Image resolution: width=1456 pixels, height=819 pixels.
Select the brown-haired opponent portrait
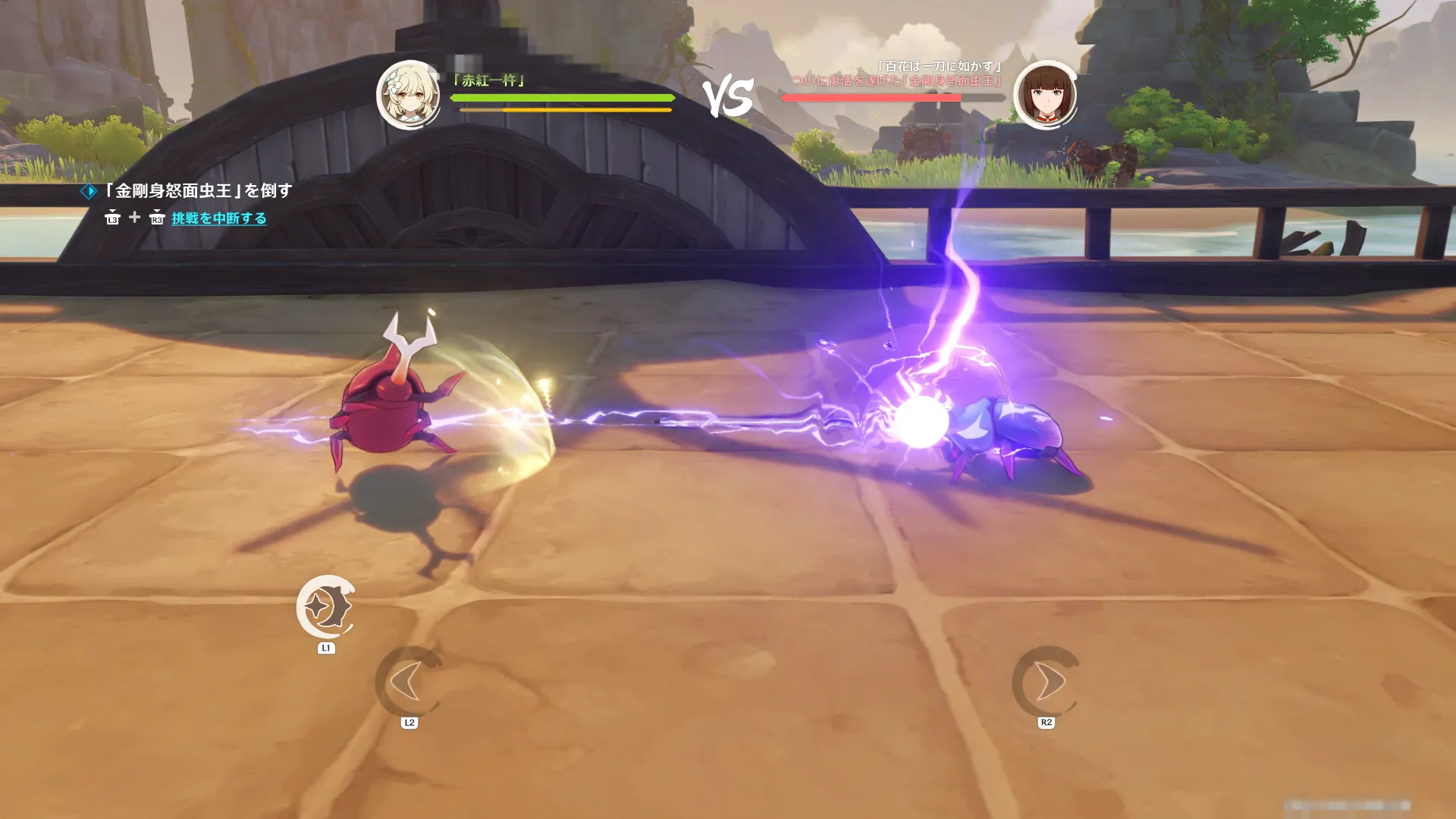point(1046,95)
